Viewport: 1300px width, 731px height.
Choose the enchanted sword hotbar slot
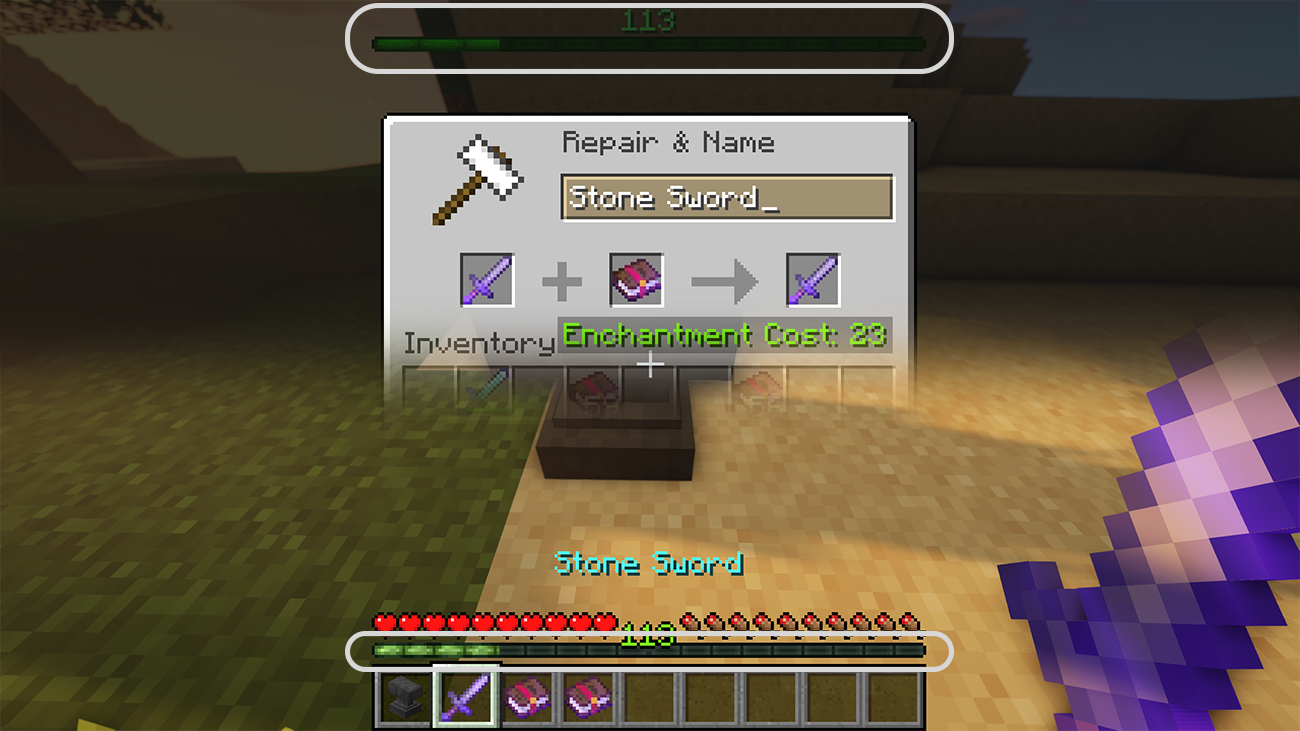[x=465, y=696]
